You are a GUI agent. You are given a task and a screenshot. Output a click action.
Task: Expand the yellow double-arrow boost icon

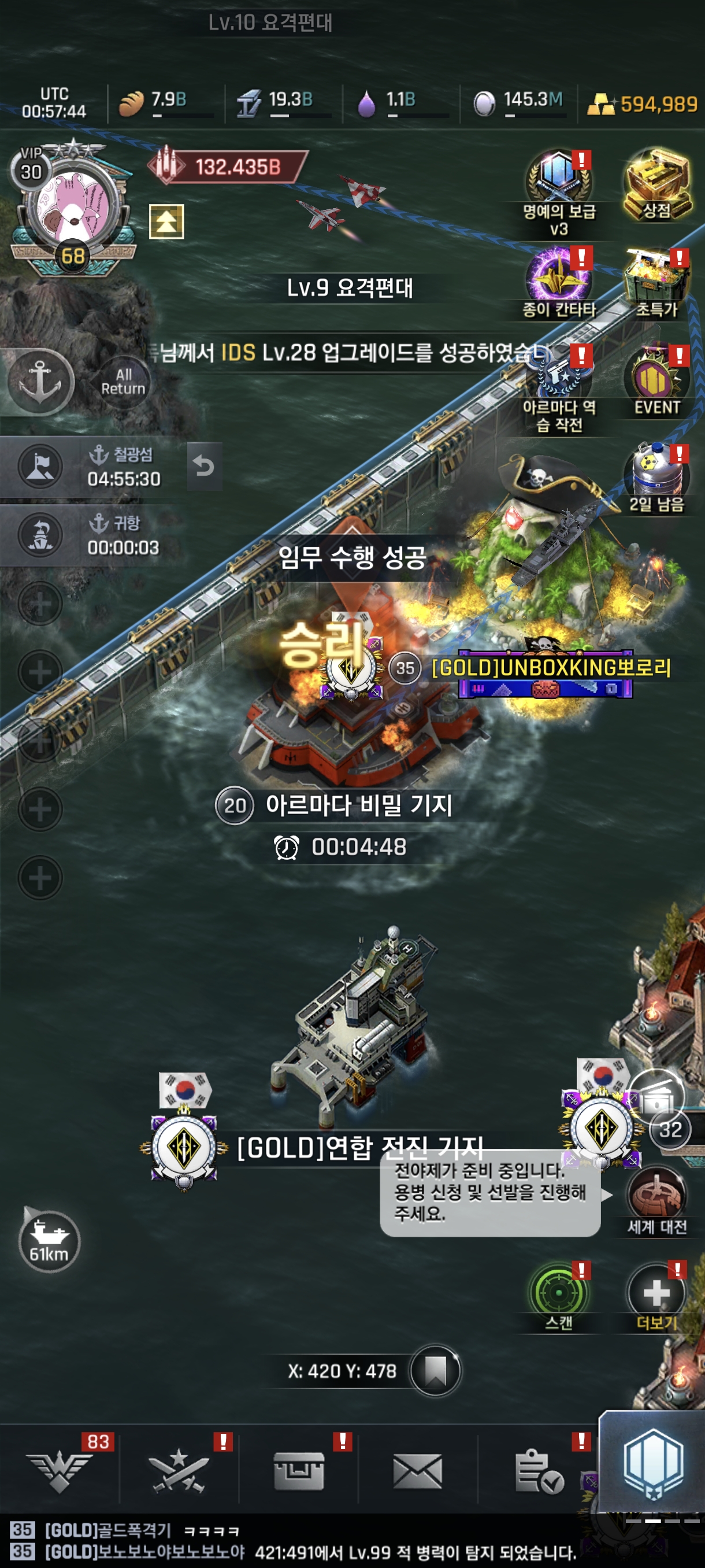pos(166,221)
